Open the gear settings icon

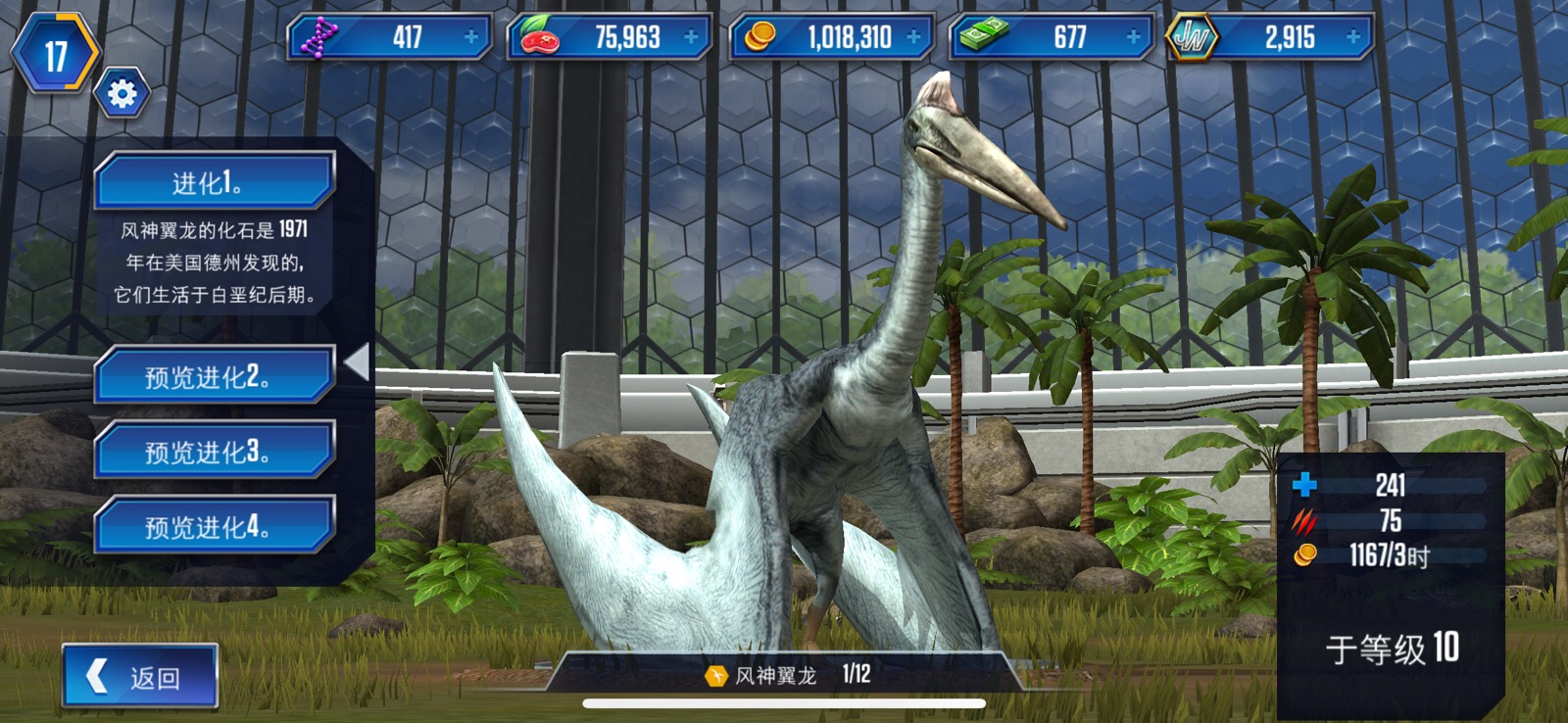[x=122, y=94]
